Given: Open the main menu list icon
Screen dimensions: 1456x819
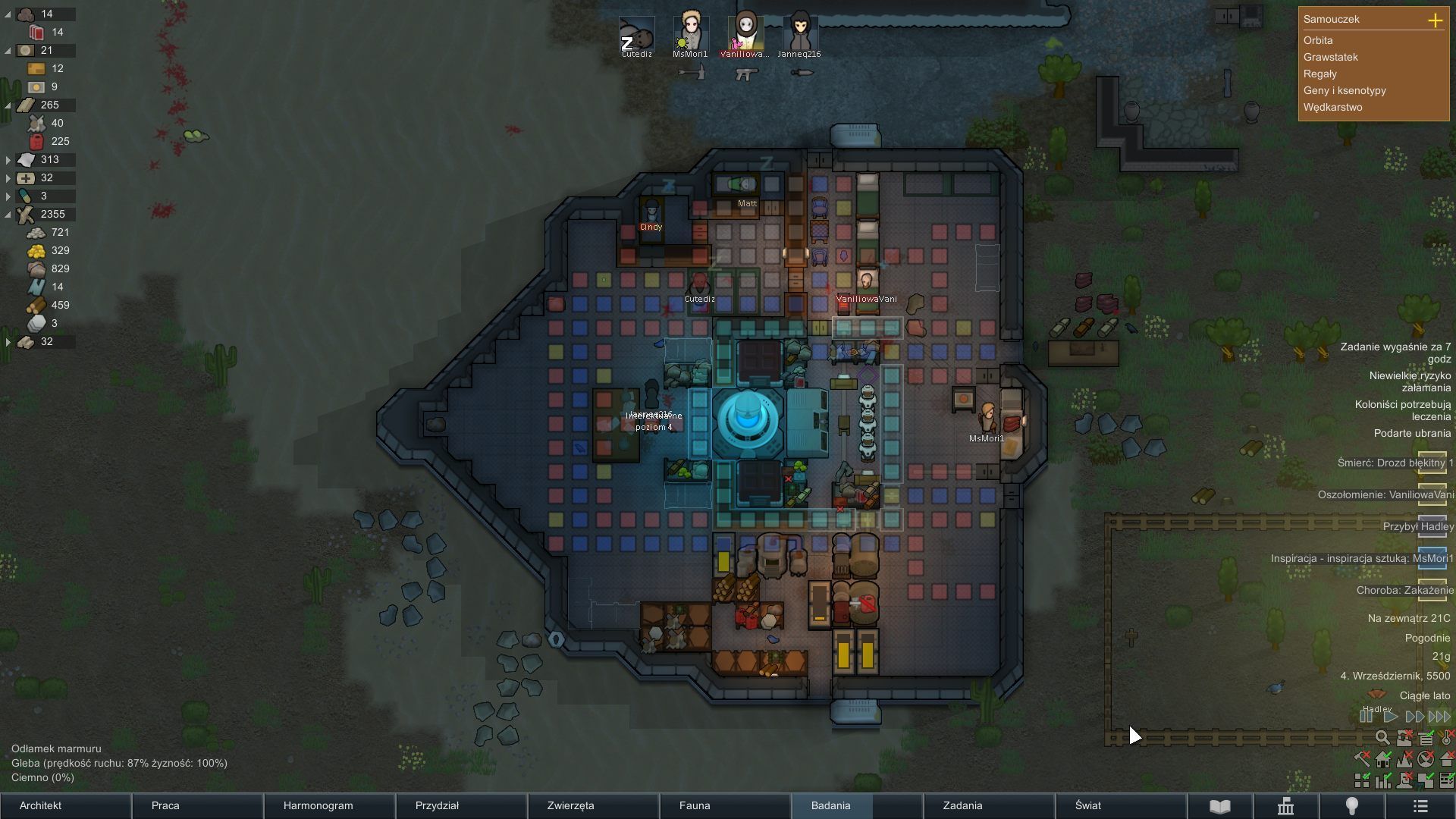Looking at the screenshot, I should point(1420,806).
